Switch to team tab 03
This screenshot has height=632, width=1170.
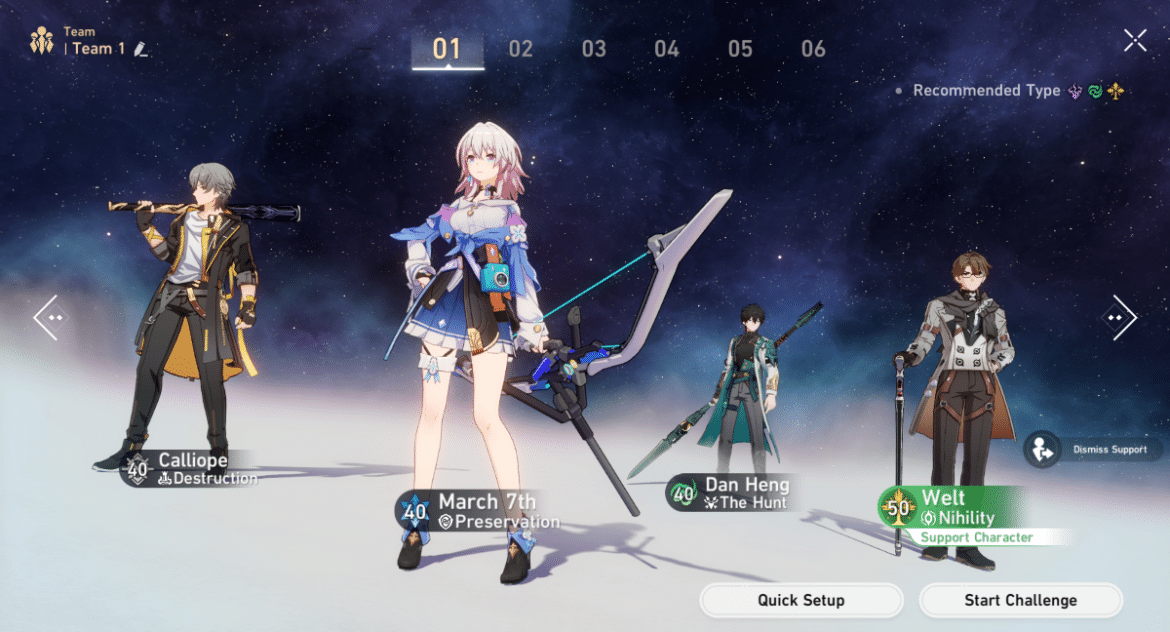[x=594, y=49]
